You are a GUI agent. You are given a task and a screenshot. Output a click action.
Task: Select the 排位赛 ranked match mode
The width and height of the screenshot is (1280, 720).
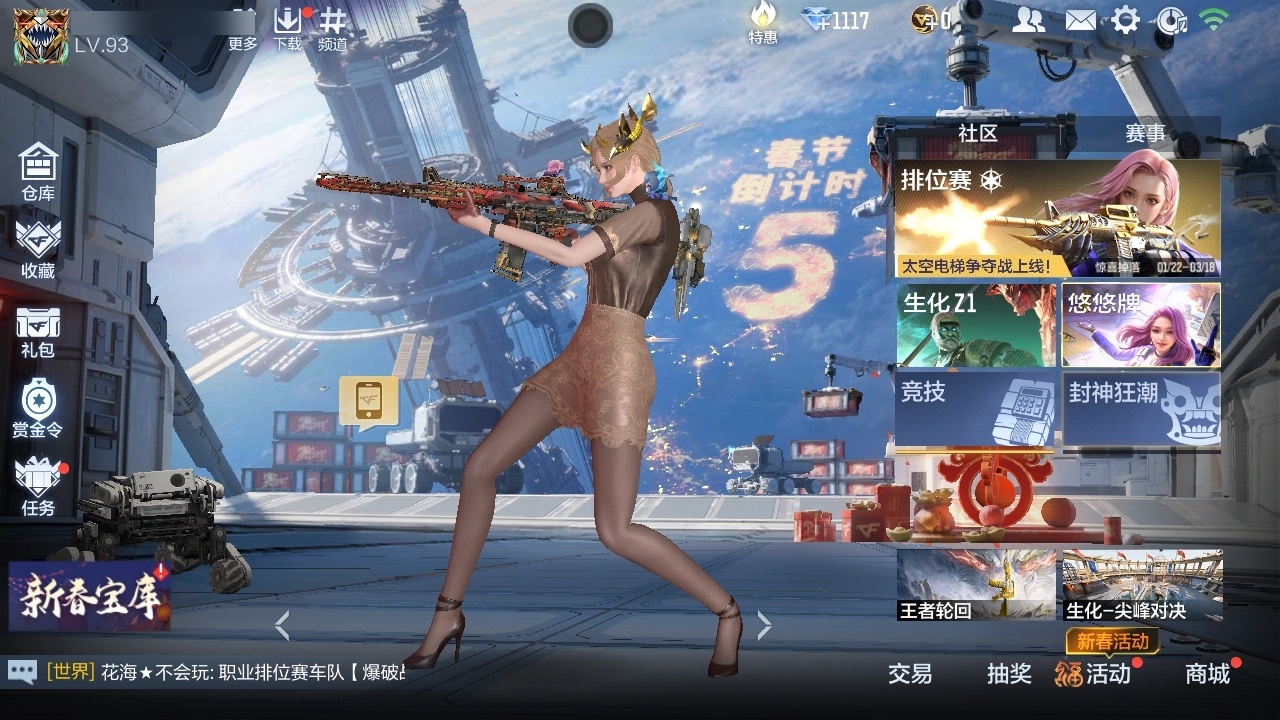pos(1057,218)
